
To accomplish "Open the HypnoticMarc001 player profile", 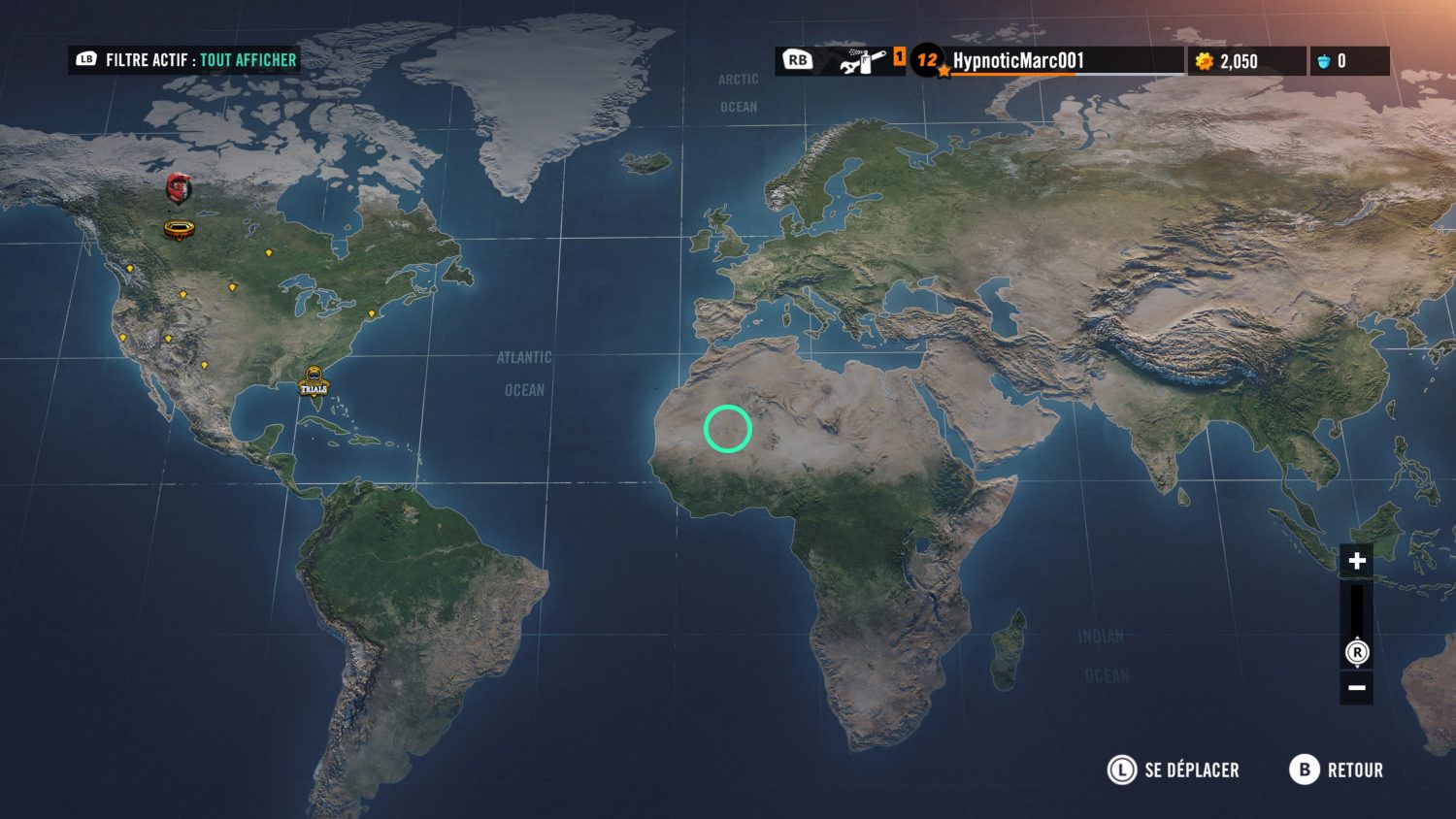I will coord(1017,61).
